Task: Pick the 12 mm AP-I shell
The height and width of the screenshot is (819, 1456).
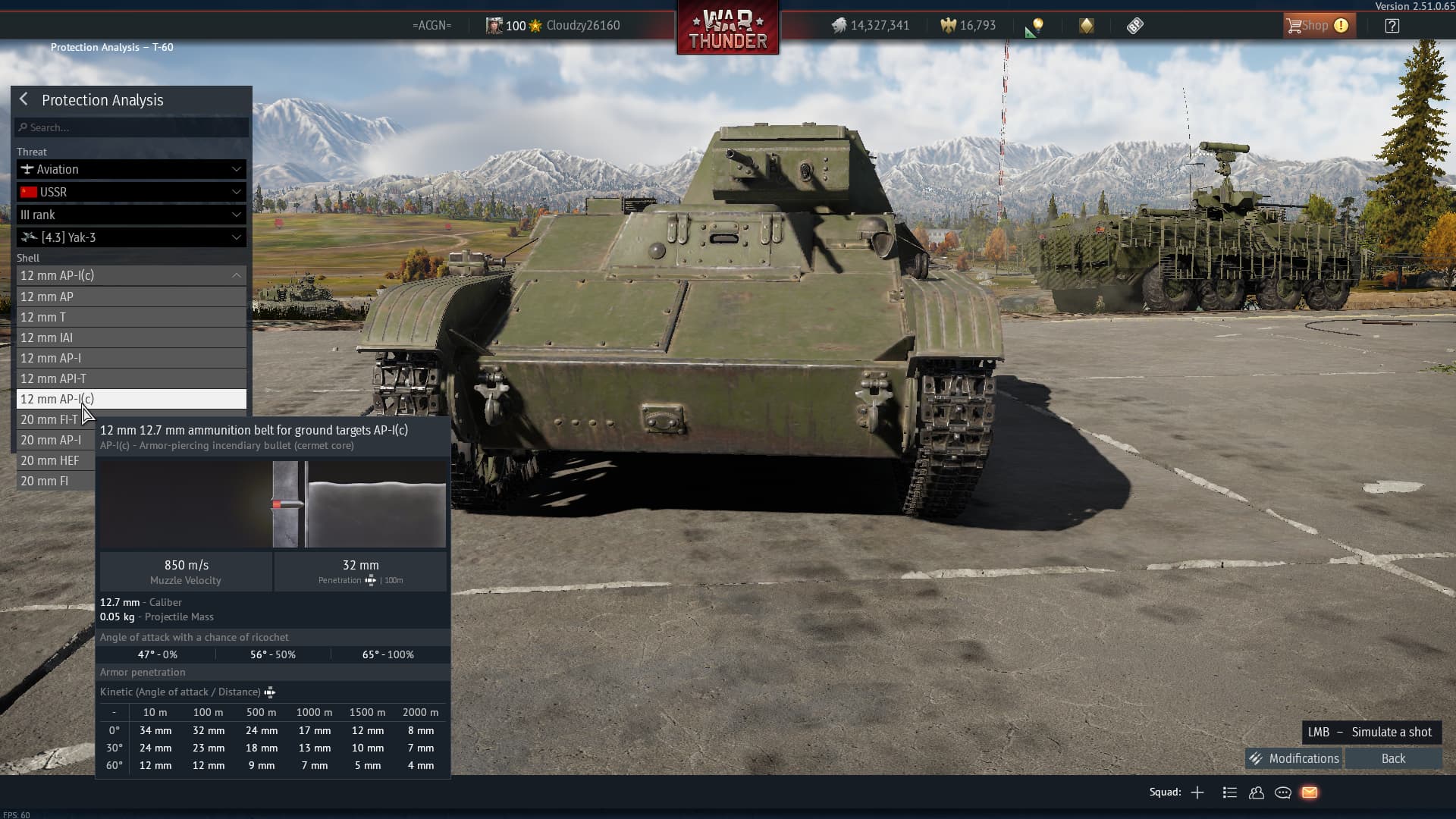Action: tap(131, 358)
